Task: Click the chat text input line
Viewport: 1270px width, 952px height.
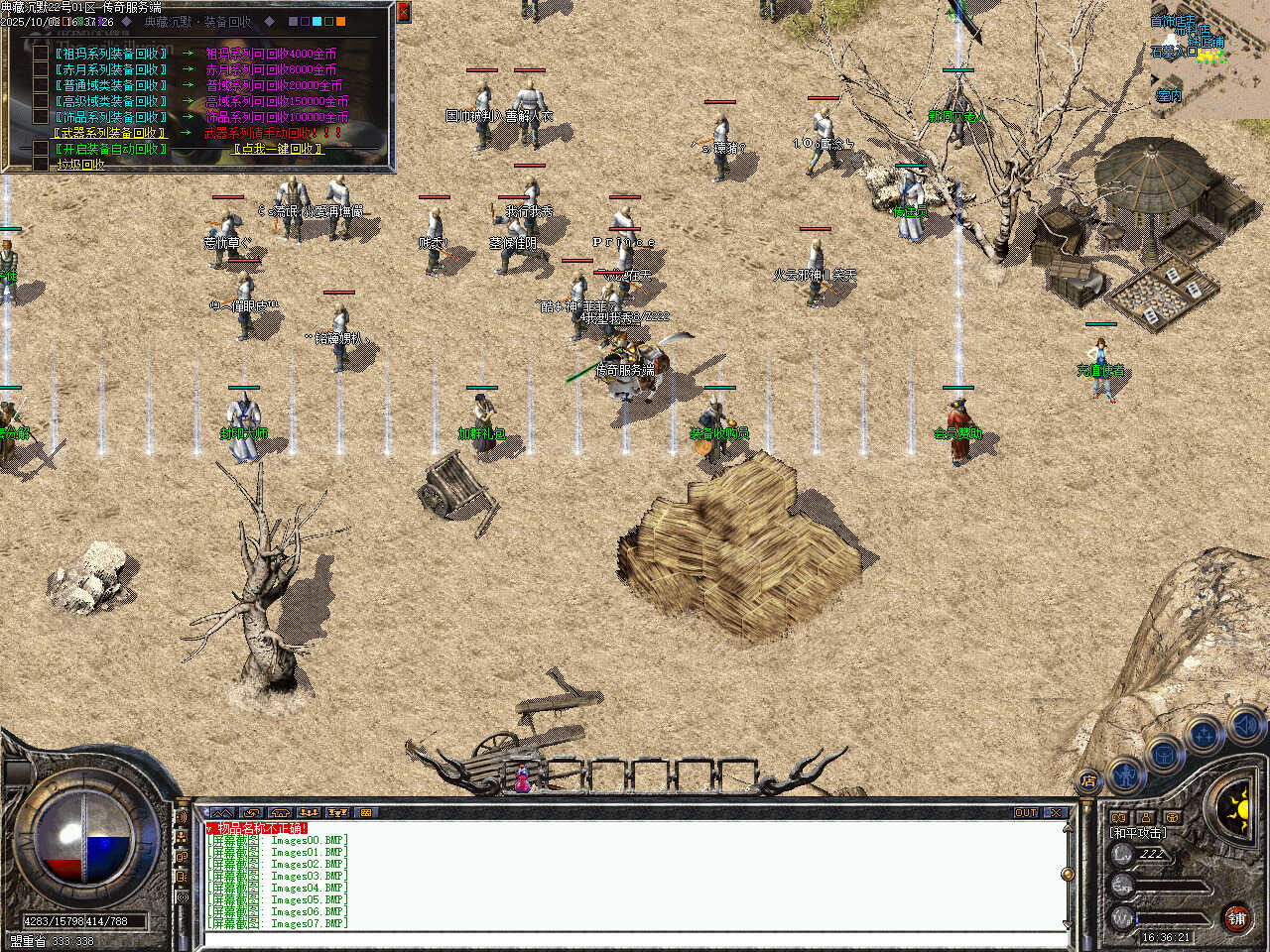Action: click(635, 937)
